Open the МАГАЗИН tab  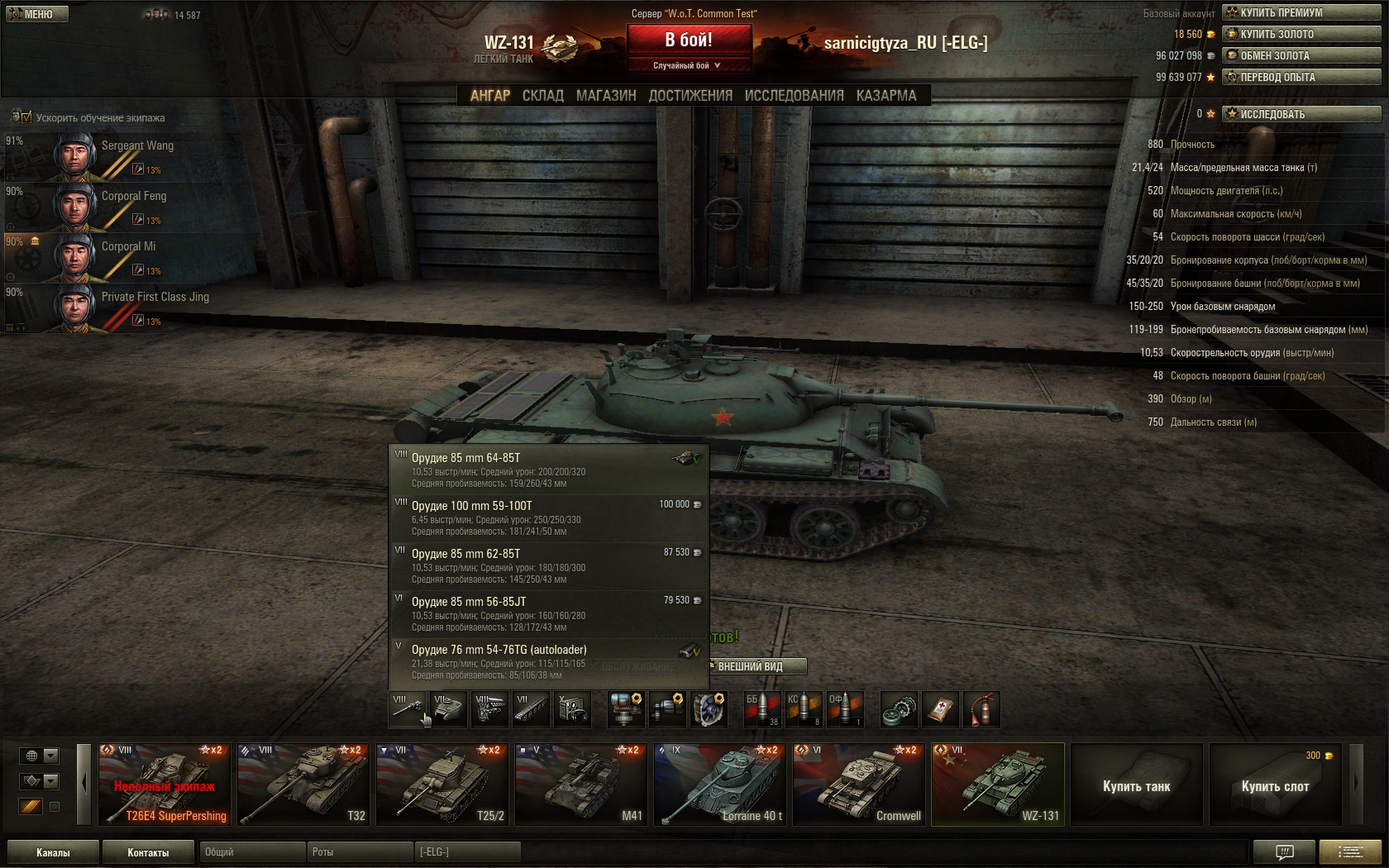coord(606,96)
